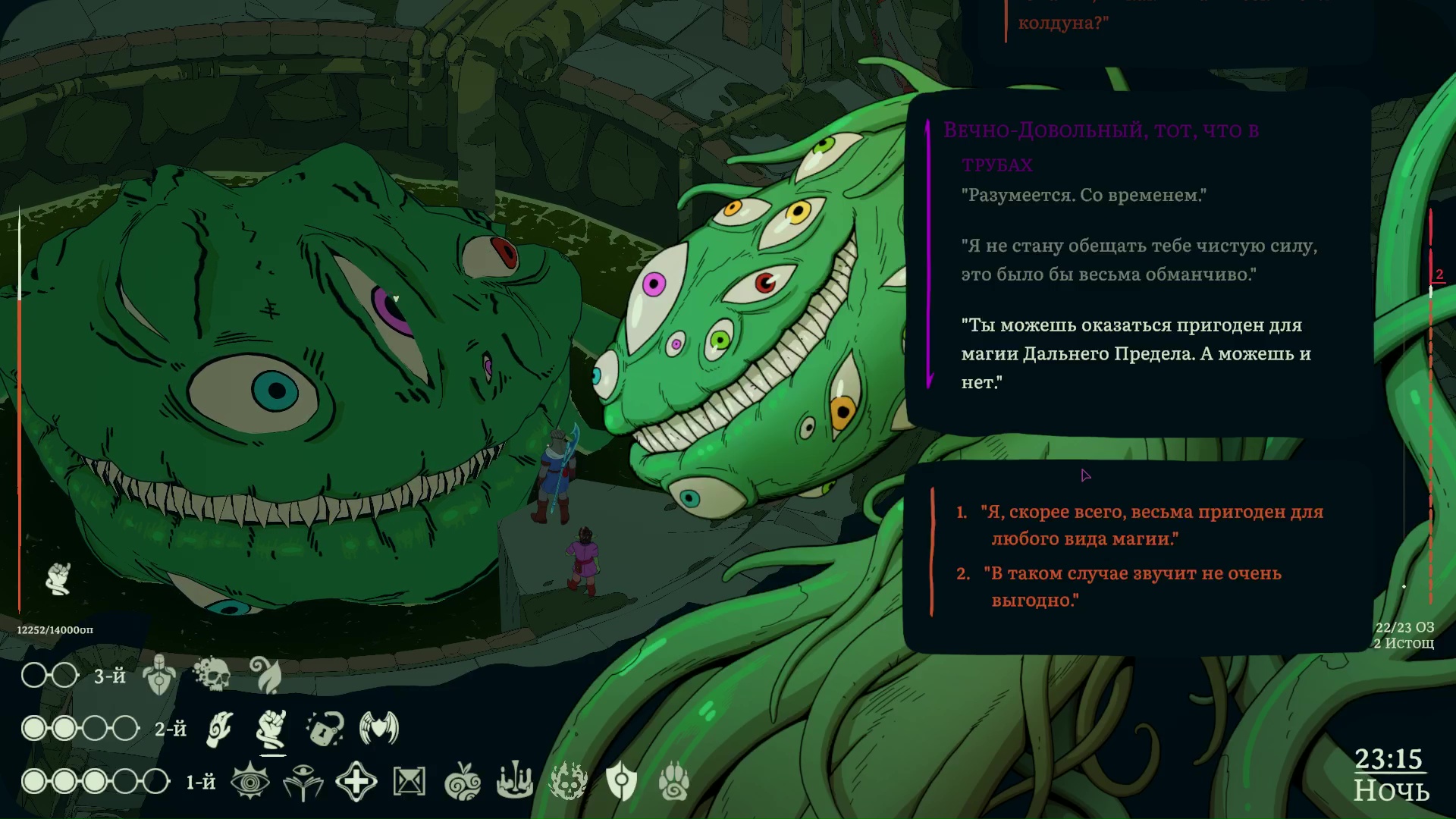This screenshot has width=1456, height=819.
Task: Select the winged shield spell
Action: click(379, 729)
